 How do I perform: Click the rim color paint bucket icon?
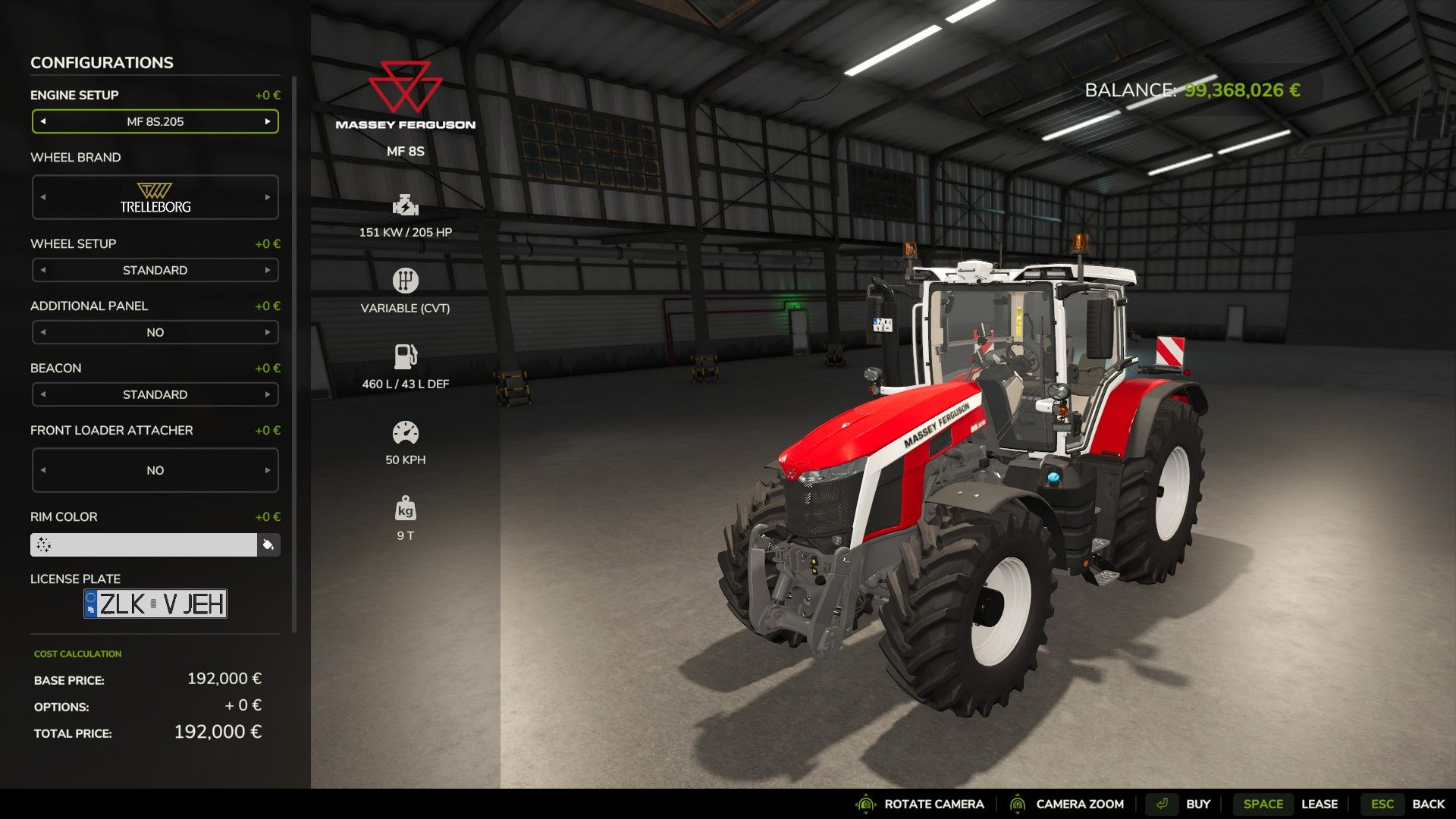[x=268, y=544]
